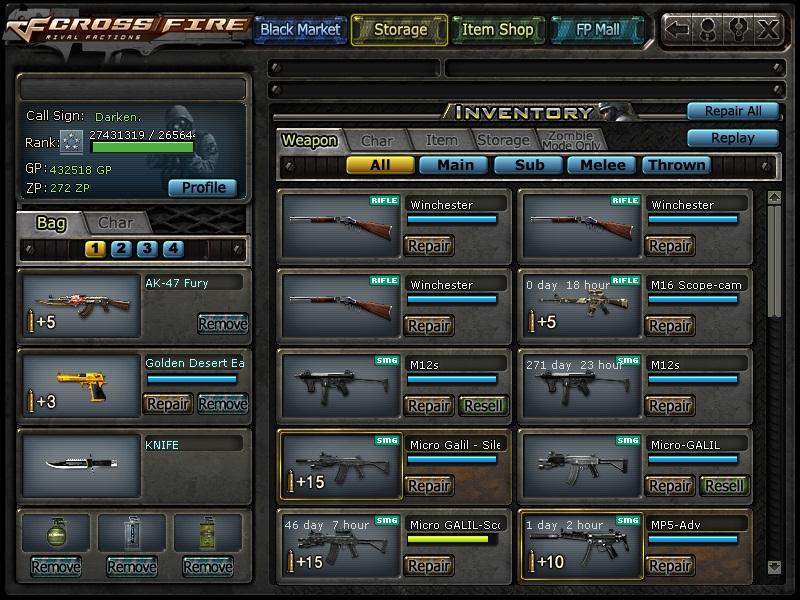Click Repair All button
The image size is (800, 600).
tap(732, 111)
